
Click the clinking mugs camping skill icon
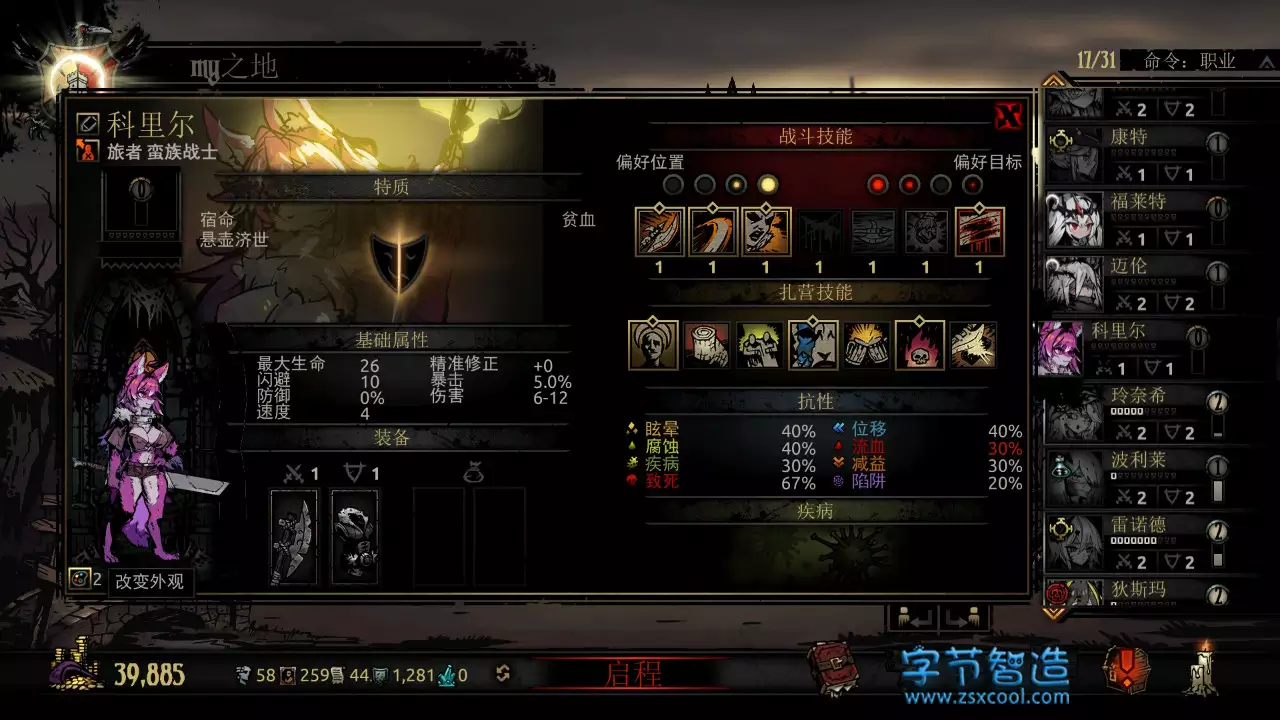click(867, 343)
